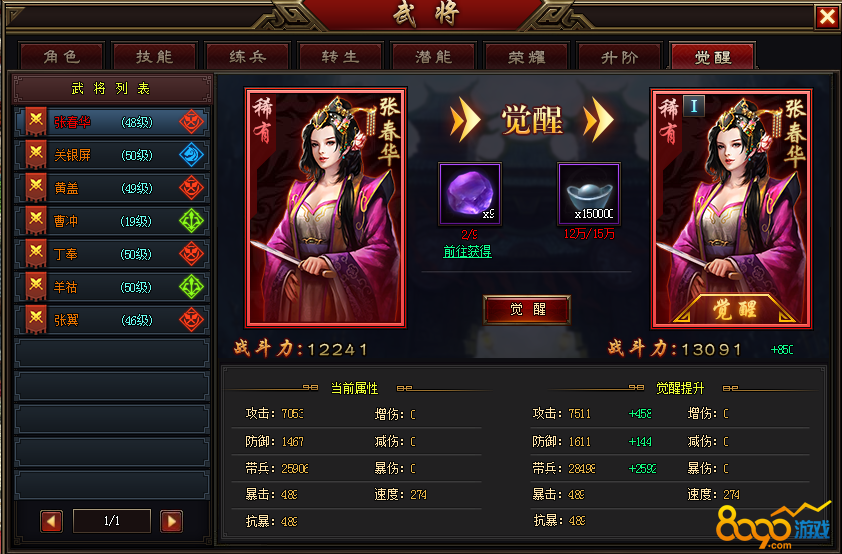Click the purple gem material icon
The height and width of the screenshot is (554, 842).
(x=469, y=195)
